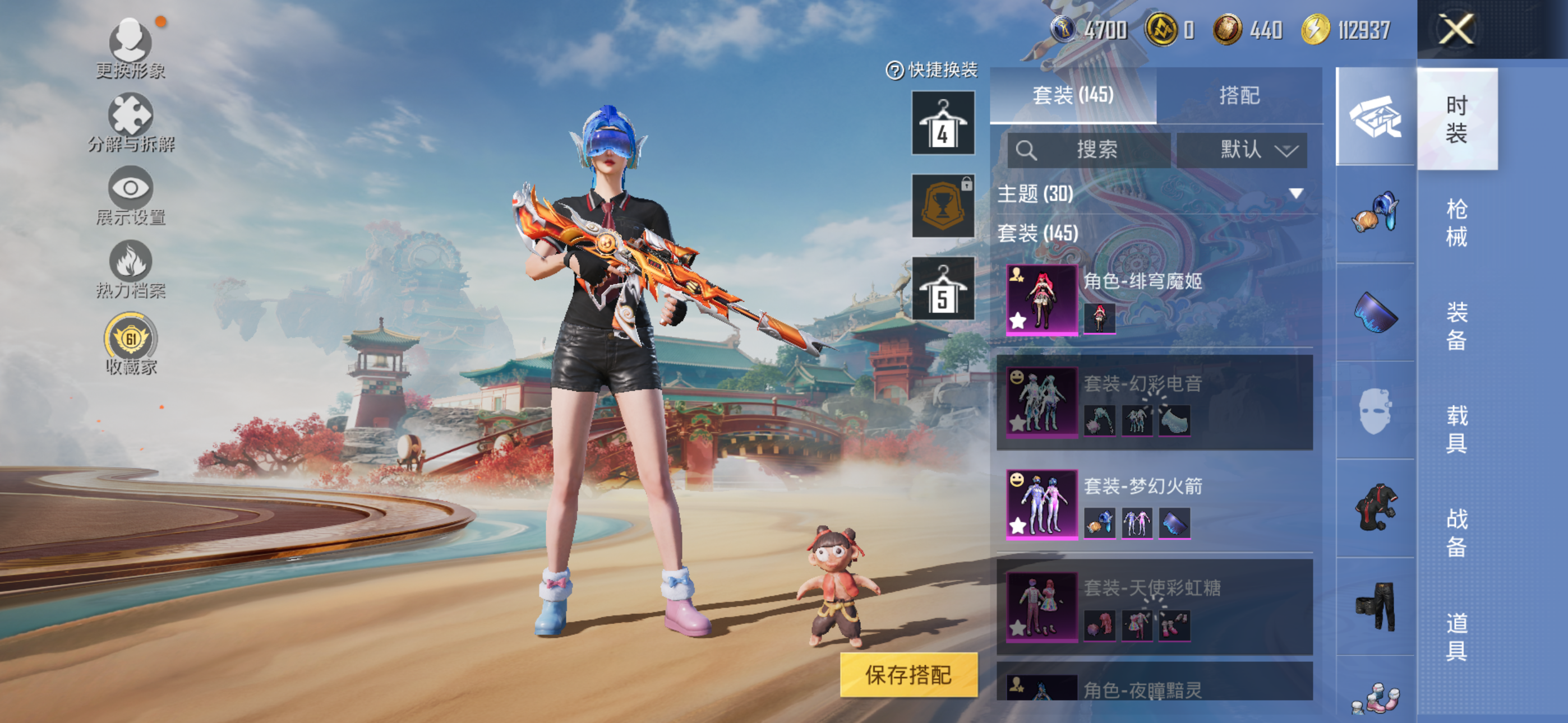Open outfit preset hanger number 5

click(942, 289)
